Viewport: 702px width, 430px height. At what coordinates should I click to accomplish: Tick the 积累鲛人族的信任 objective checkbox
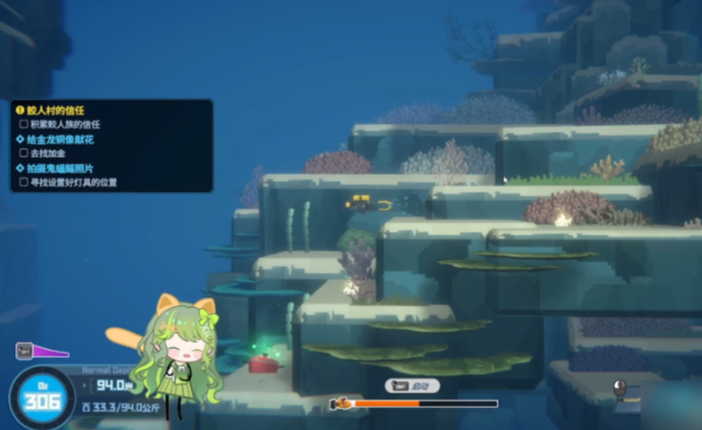coord(24,124)
